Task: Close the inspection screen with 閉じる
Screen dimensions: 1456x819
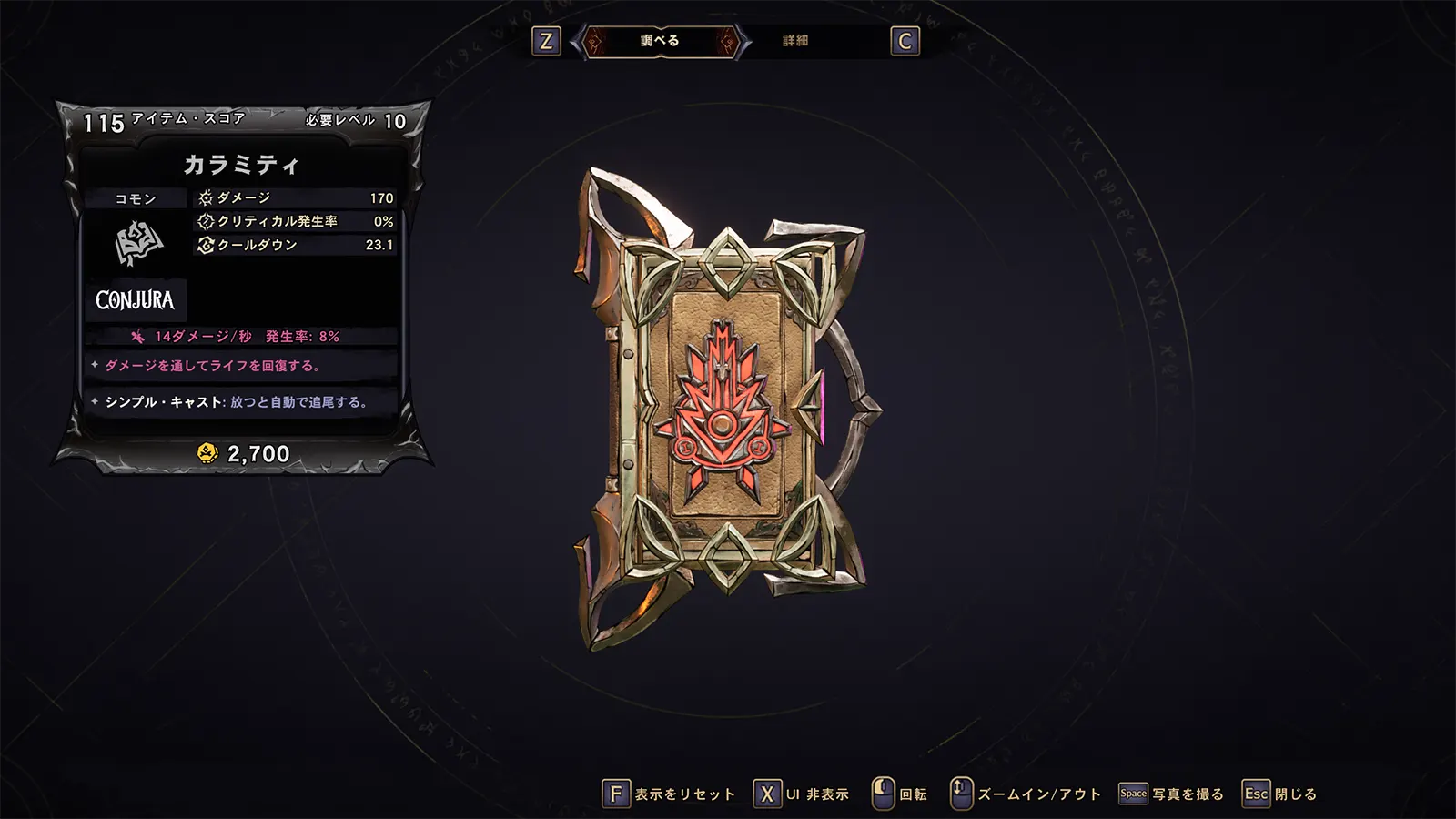Action: [1280, 794]
